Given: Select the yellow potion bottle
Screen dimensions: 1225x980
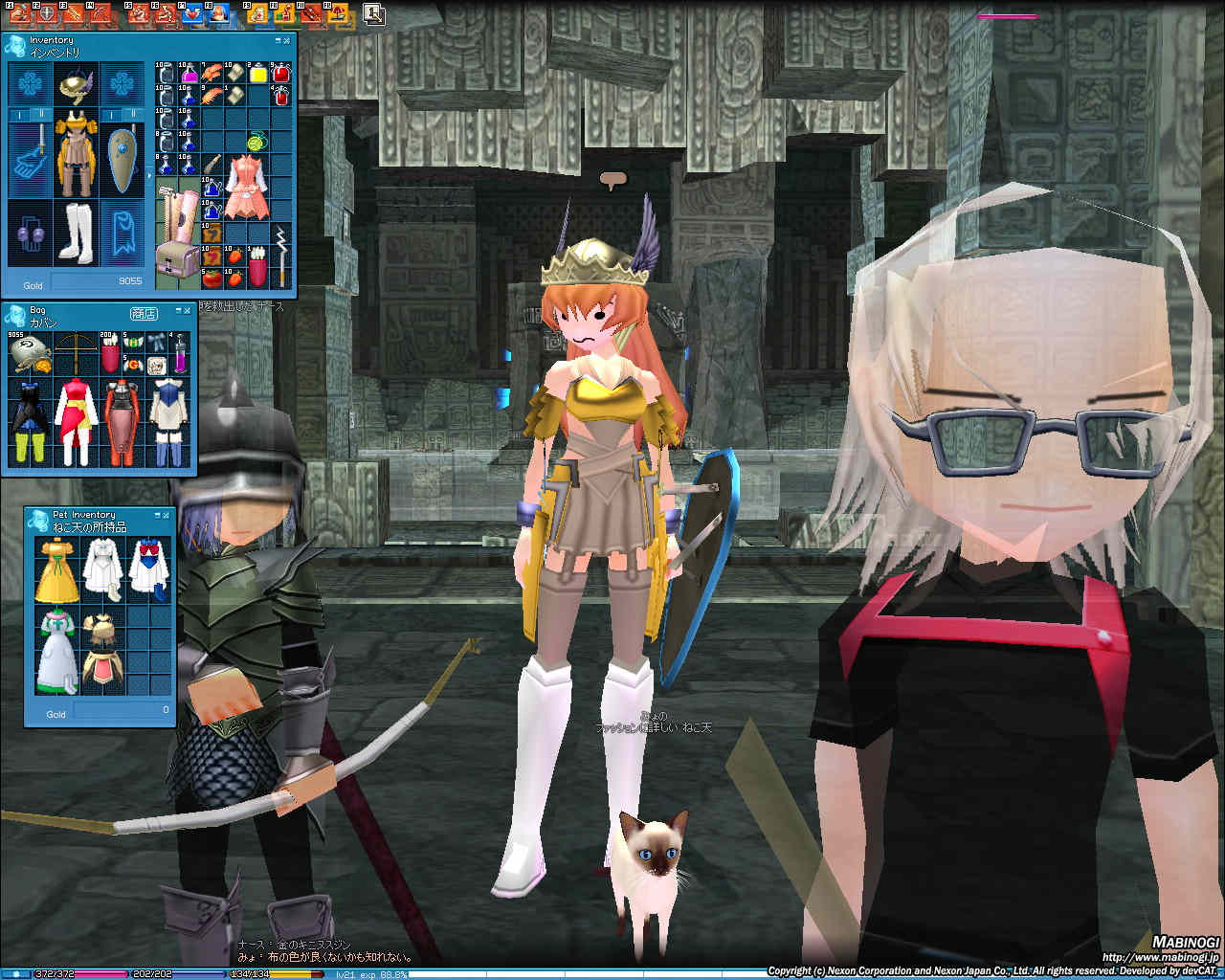Looking at the screenshot, I should click(257, 73).
